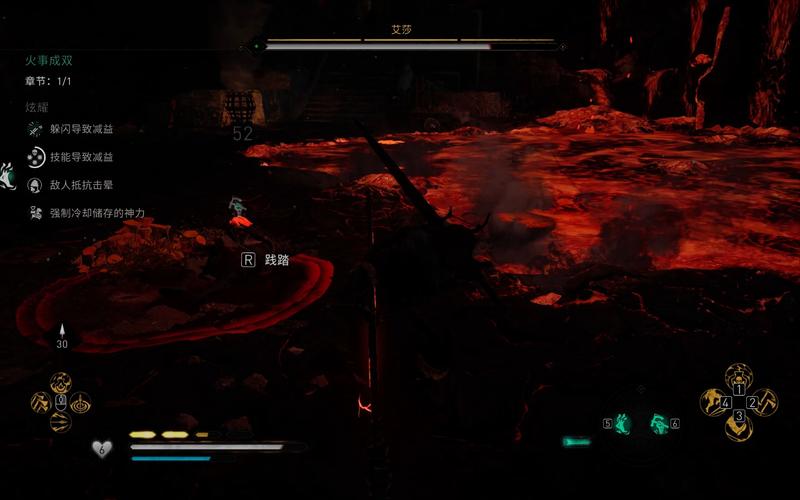The image size is (800, 500).
Task: Use the healing ration heart icon
Action: click(x=101, y=449)
